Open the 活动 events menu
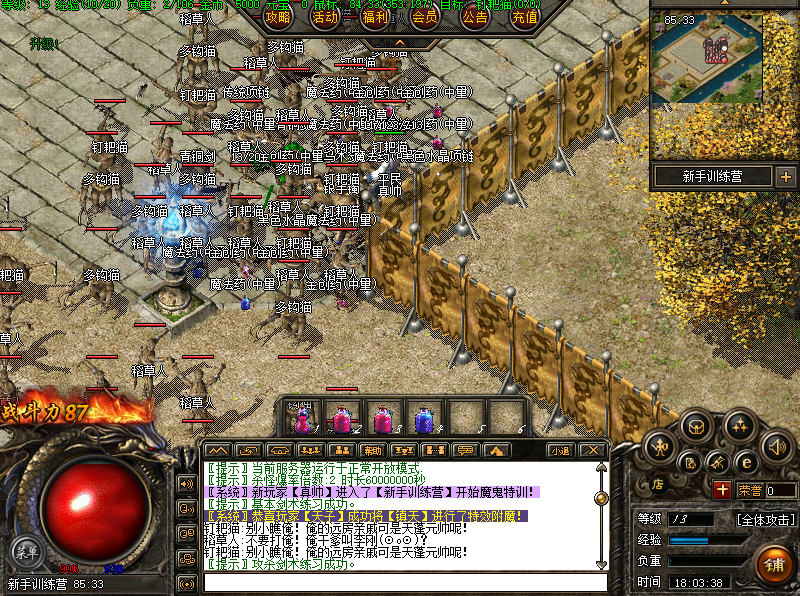Viewport: 800px width, 596px height. (x=325, y=17)
